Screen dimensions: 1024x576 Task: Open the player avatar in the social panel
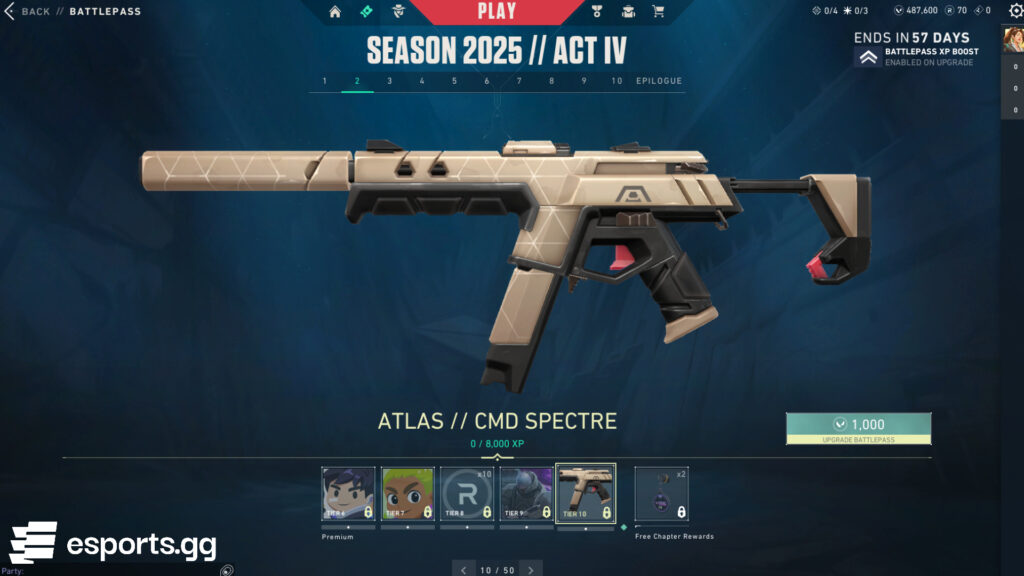[x=1012, y=39]
